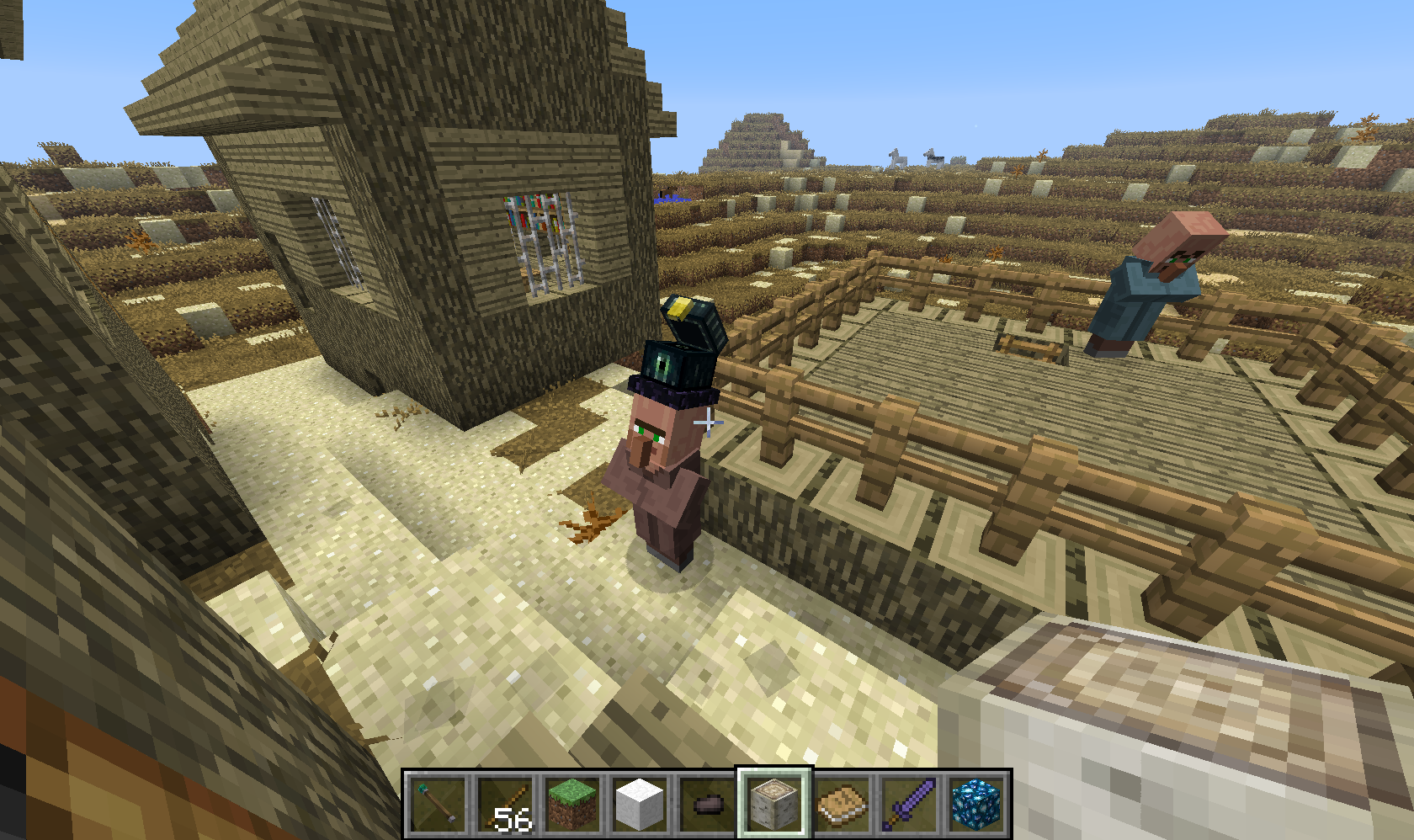Select the green-tipped wand in the hotbar

(438, 803)
